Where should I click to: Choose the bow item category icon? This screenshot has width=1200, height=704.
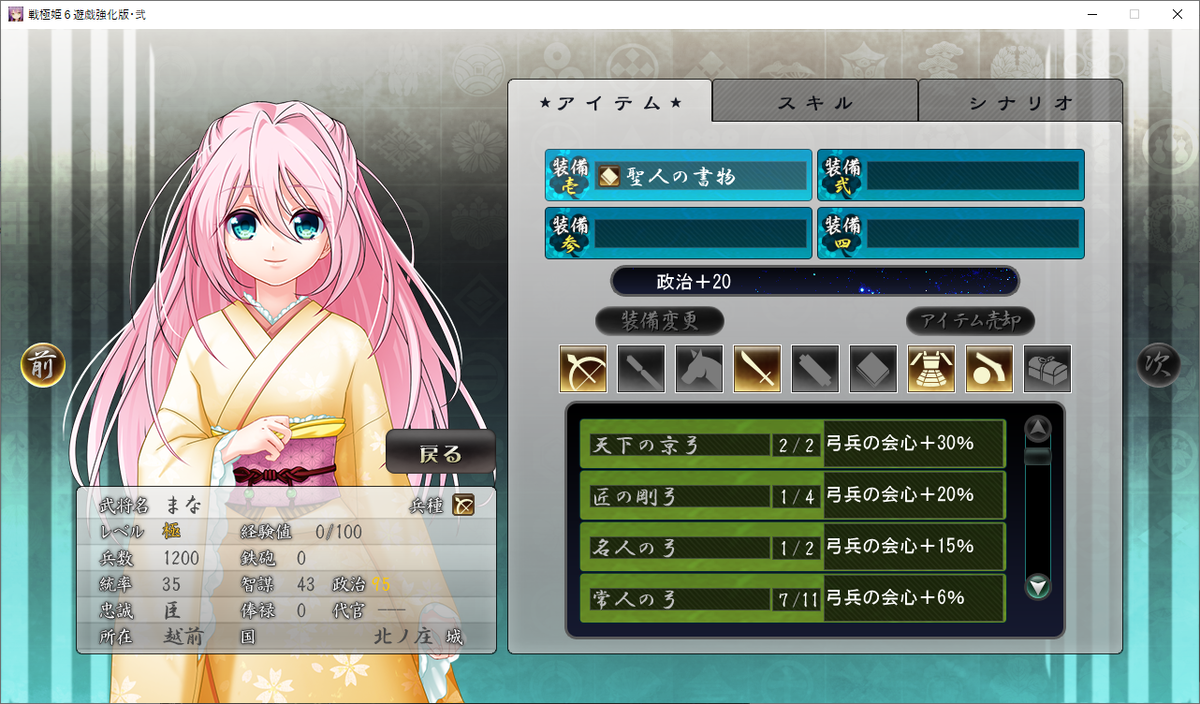(x=582, y=369)
